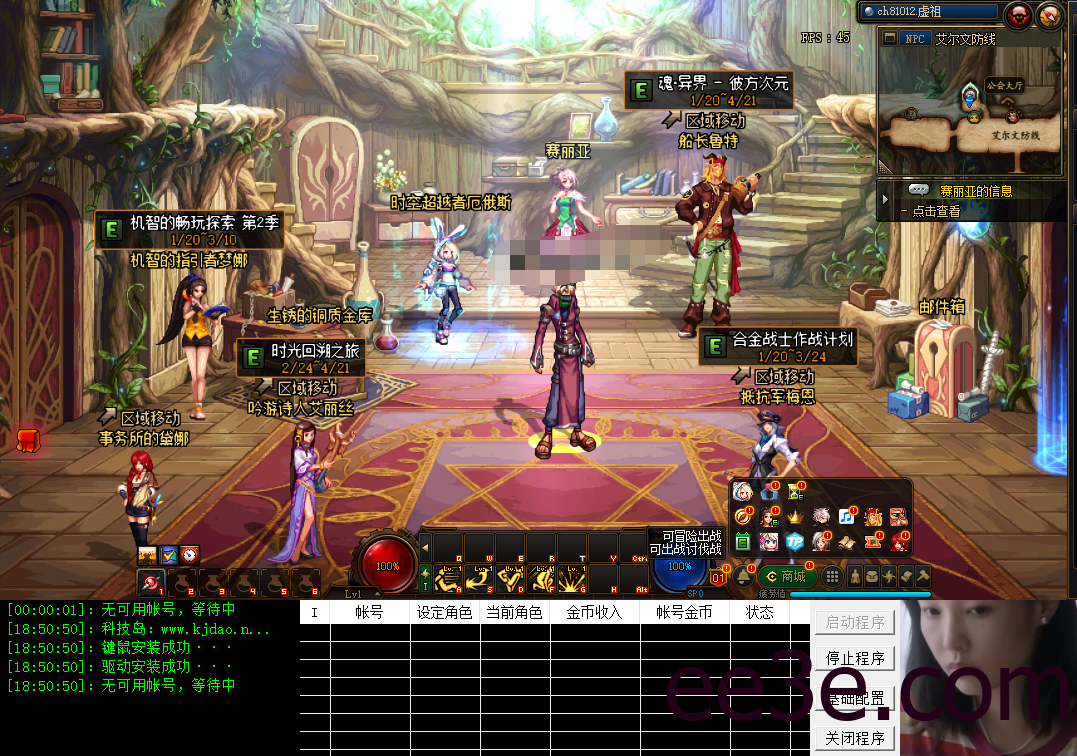Open the character info silhouette icon

click(856, 577)
